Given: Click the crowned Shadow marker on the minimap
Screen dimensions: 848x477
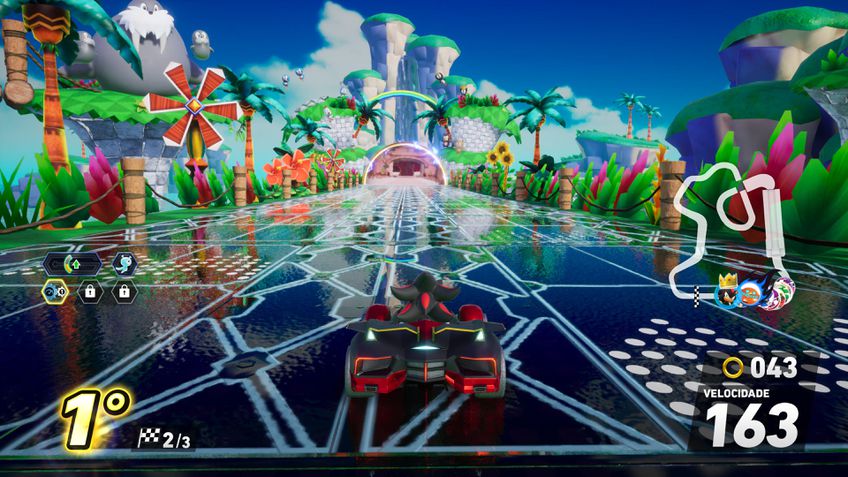Looking at the screenshot, I should coord(727,293).
